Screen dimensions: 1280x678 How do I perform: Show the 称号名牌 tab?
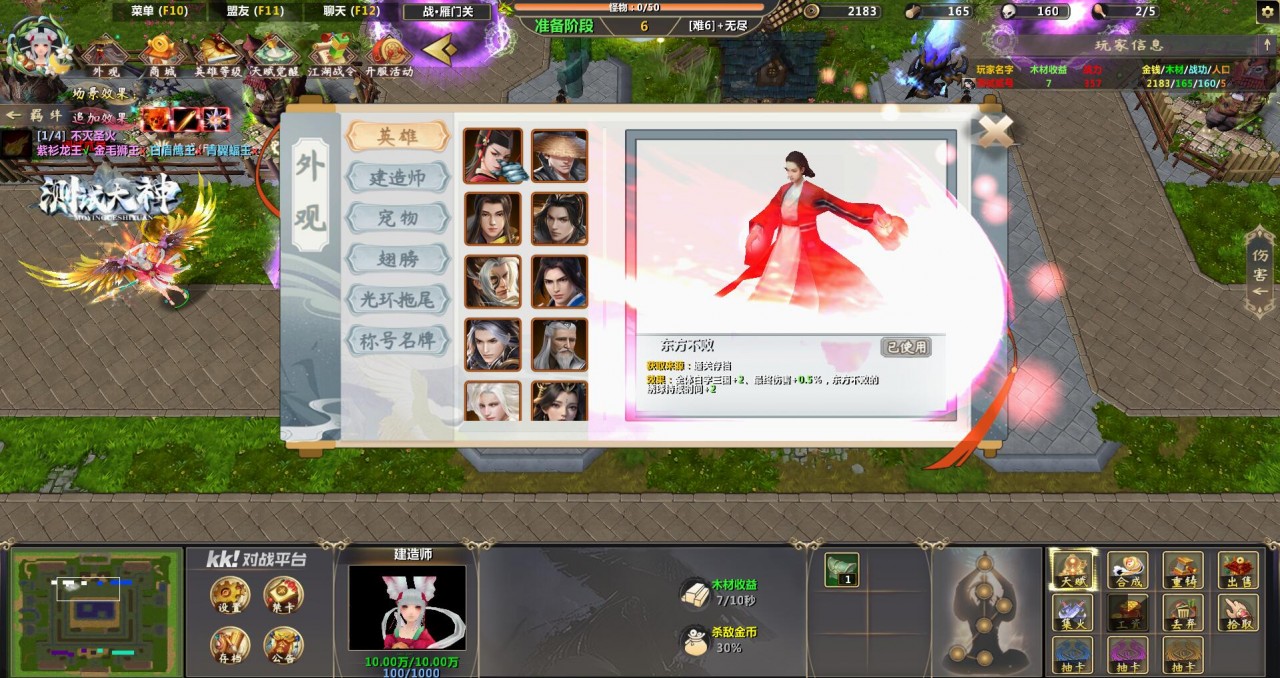397,340
